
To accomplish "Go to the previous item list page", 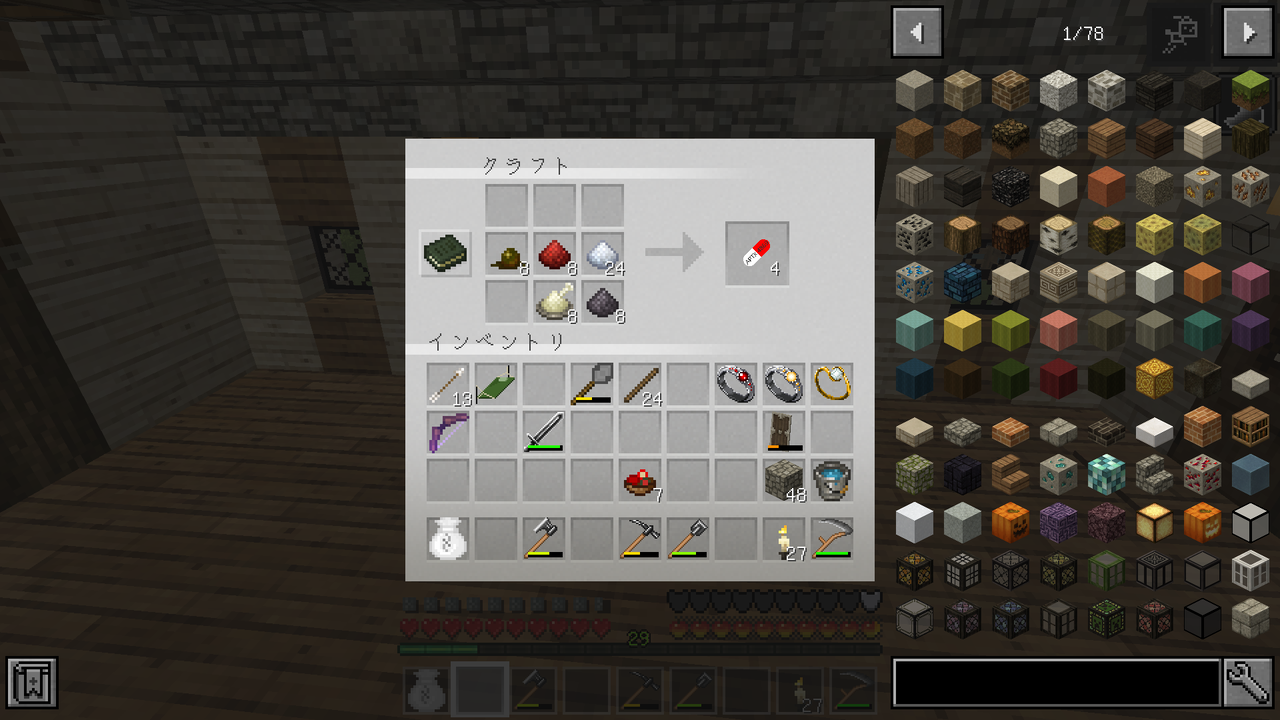I will click(916, 31).
